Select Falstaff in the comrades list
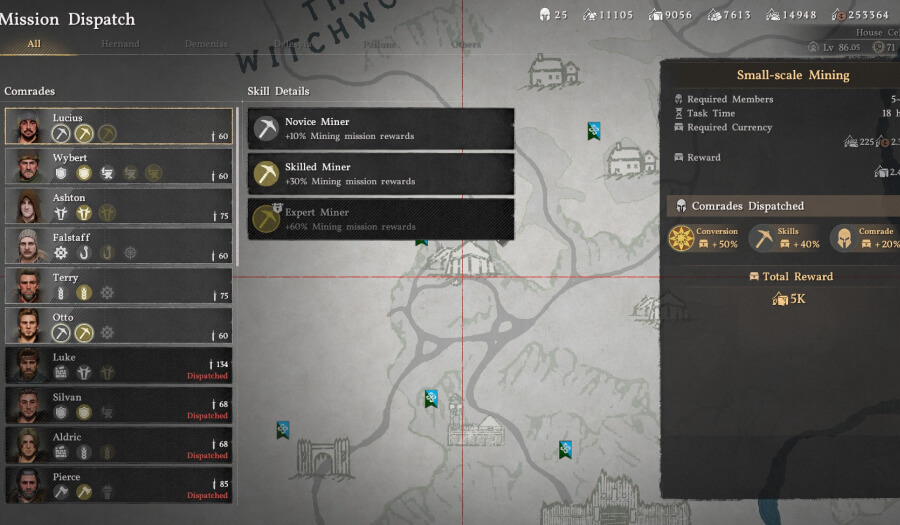This screenshot has width=900, height=525. click(118, 247)
